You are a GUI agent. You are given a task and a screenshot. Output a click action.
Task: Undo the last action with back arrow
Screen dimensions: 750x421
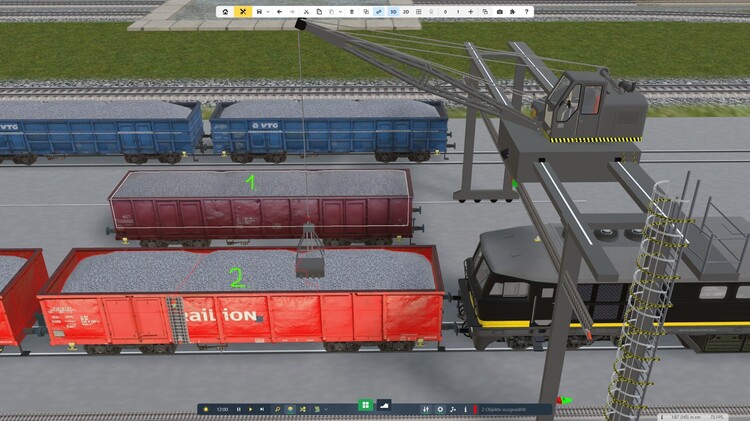coord(279,11)
